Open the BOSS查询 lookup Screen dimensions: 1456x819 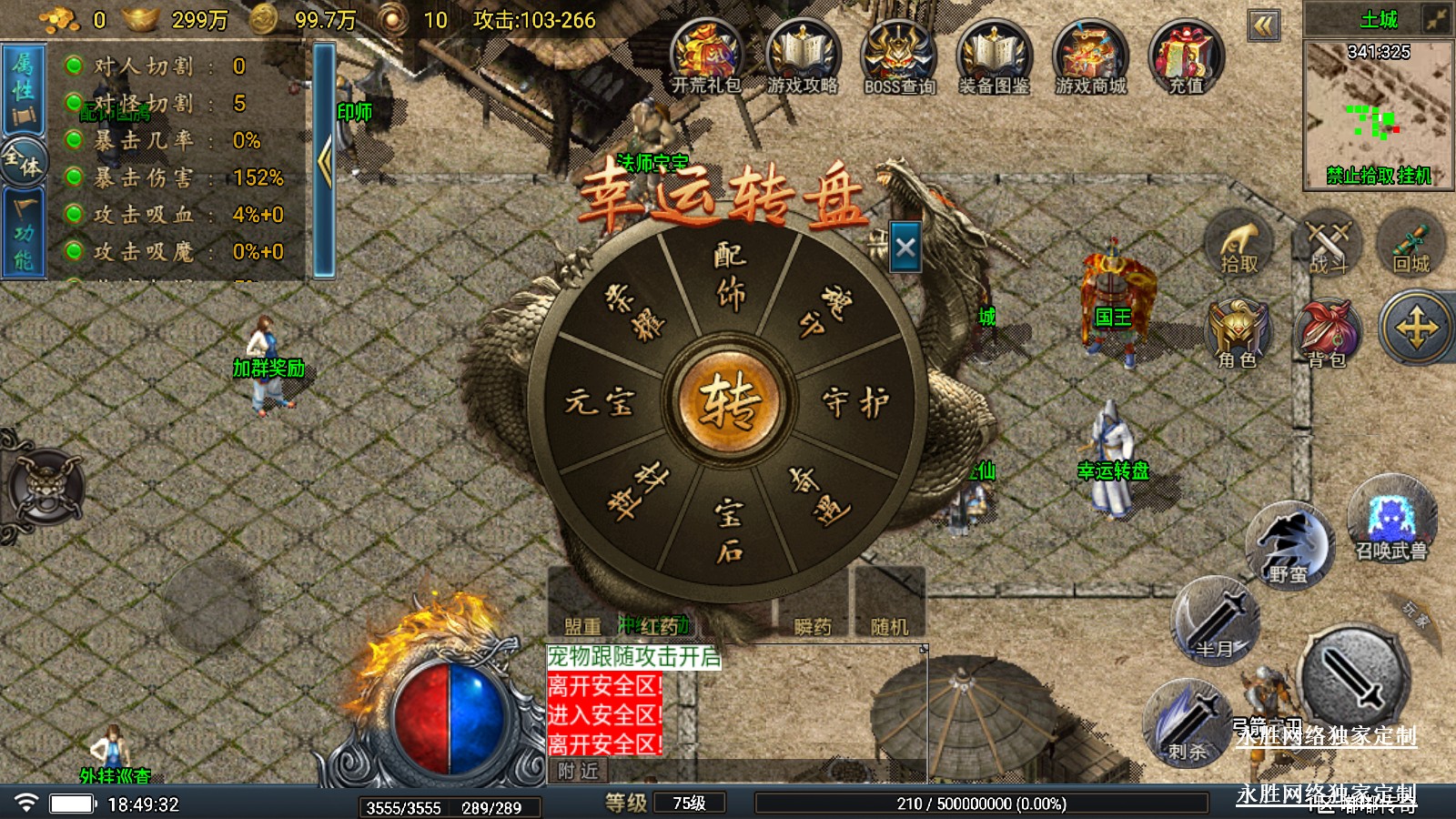click(899, 56)
